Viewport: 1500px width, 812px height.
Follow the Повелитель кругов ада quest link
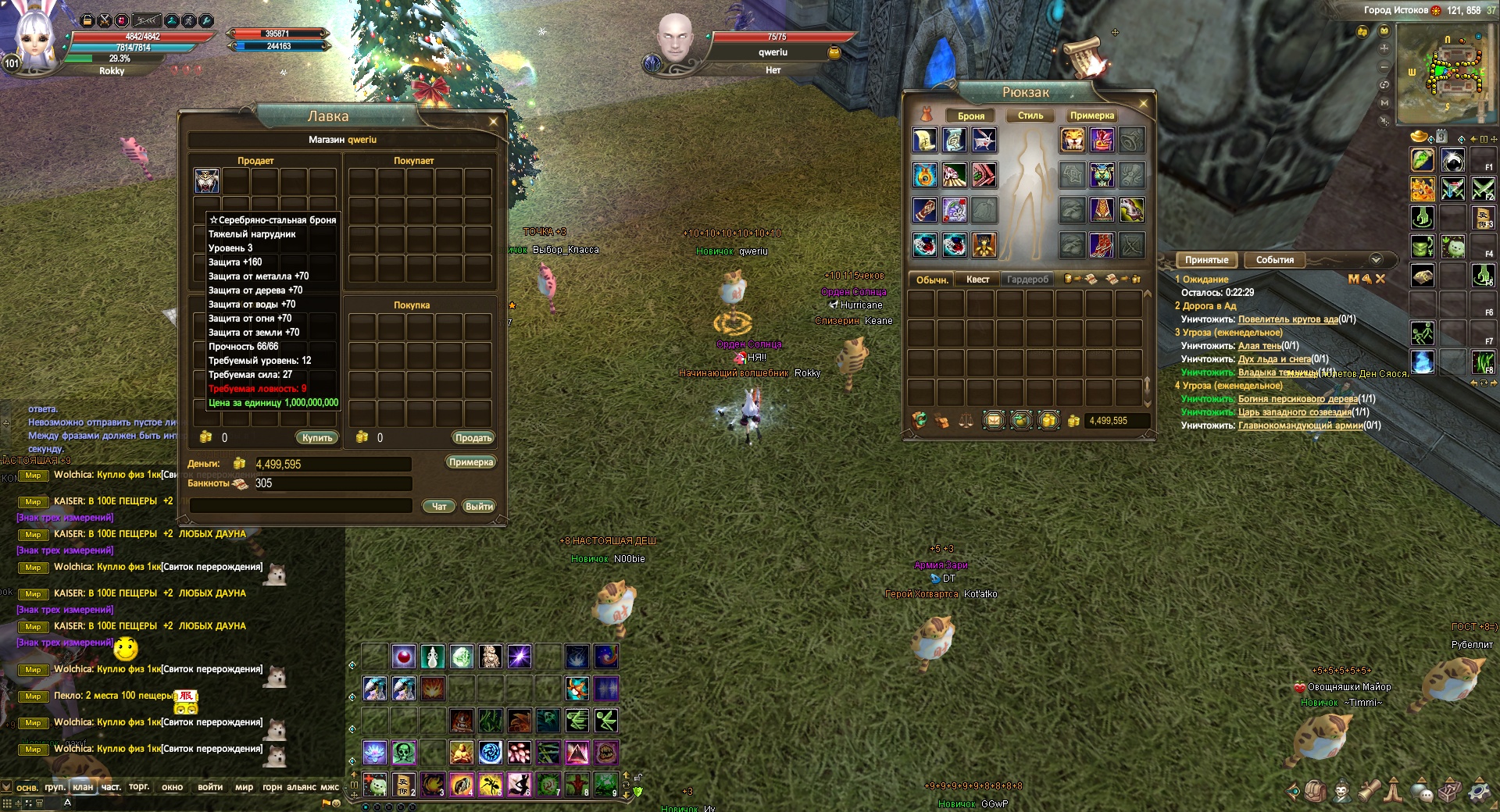pyautogui.click(x=1287, y=319)
